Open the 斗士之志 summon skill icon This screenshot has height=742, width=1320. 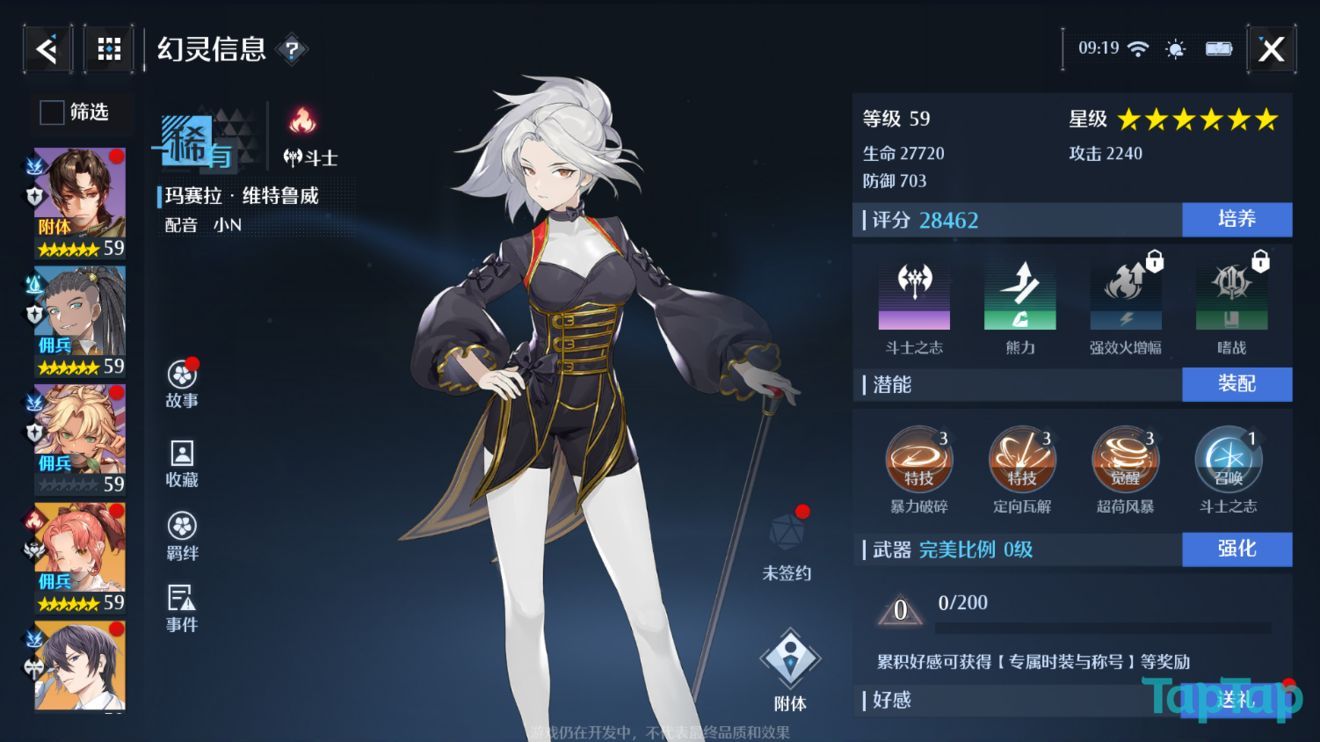tap(1228, 460)
